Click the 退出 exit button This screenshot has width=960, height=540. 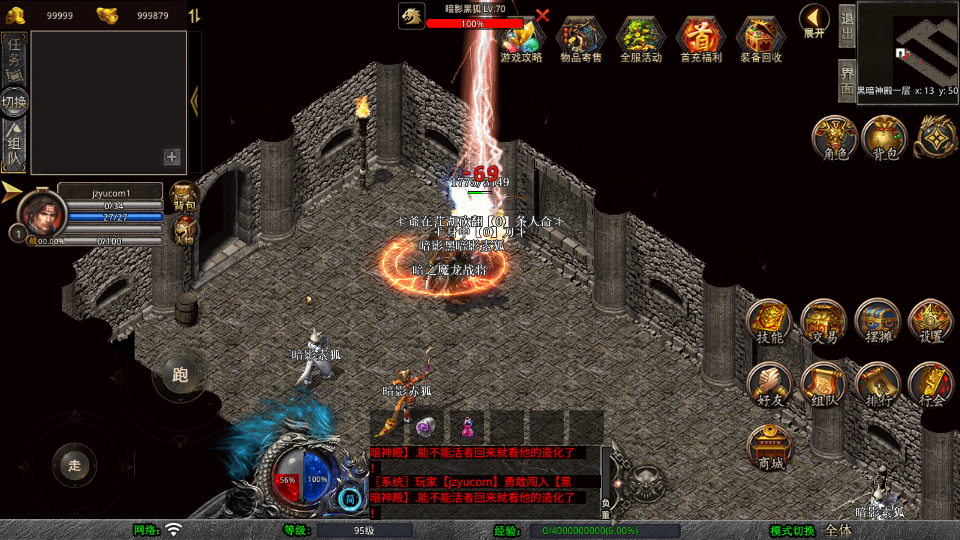click(x=847, y=25)
